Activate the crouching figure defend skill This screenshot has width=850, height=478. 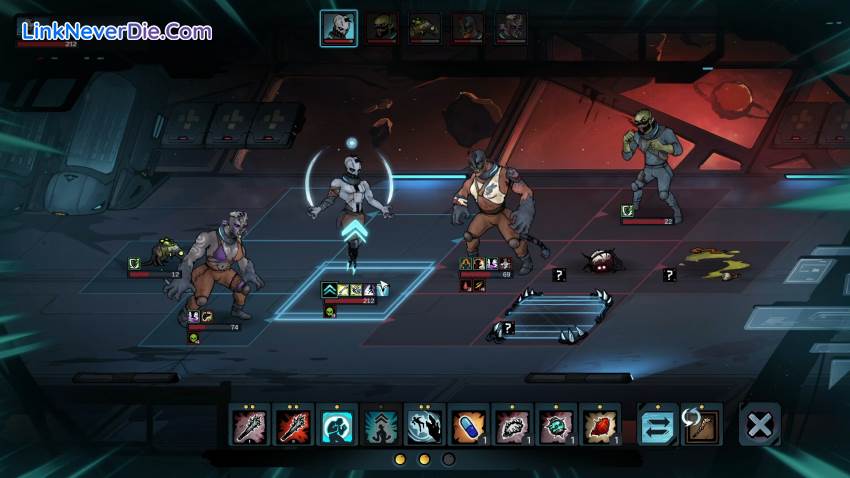(338, 426)
